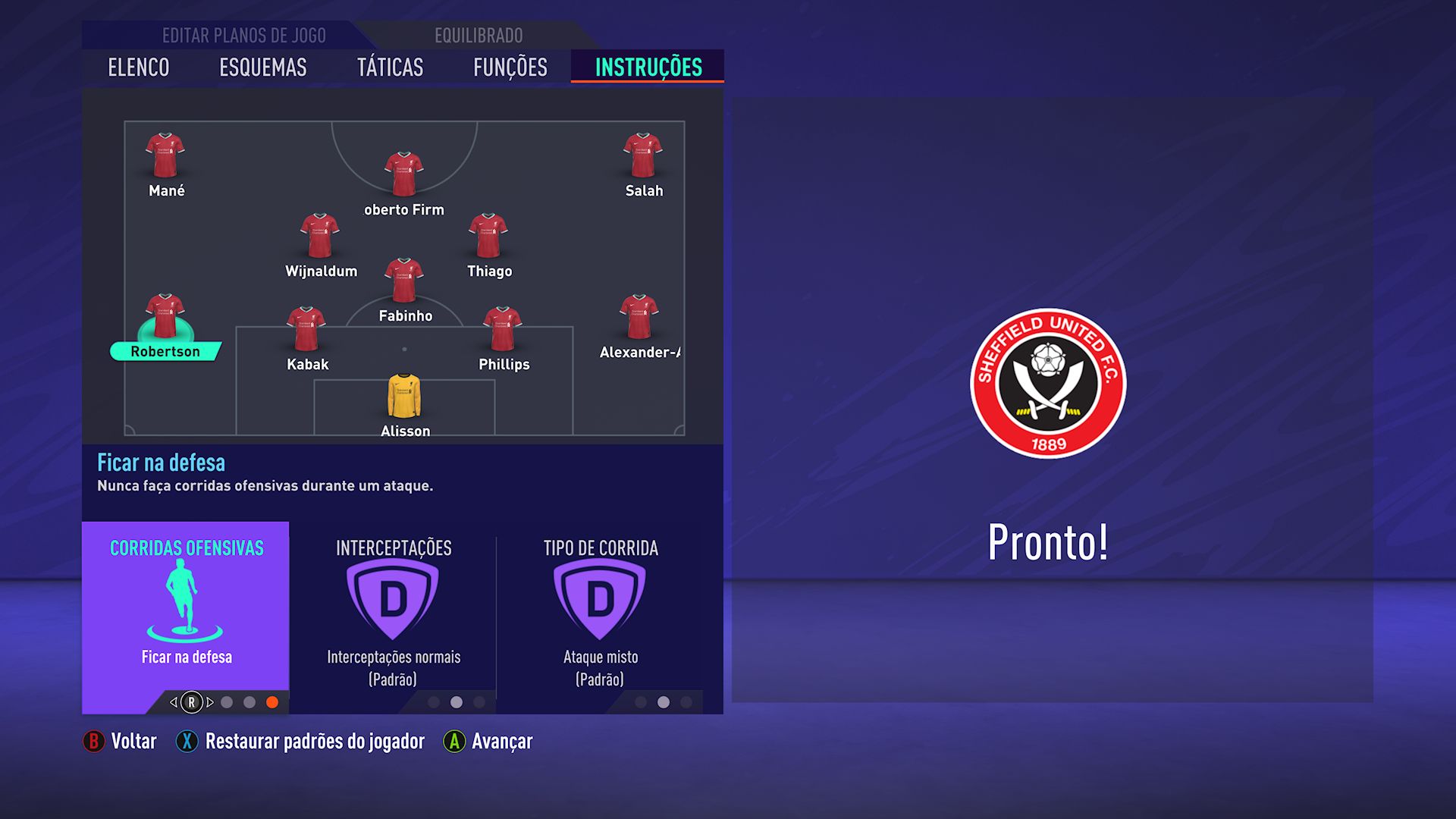Screen dimensions: 1456x819
Task: Select Roberto Firmino in the formation
Action: [404, 174]
